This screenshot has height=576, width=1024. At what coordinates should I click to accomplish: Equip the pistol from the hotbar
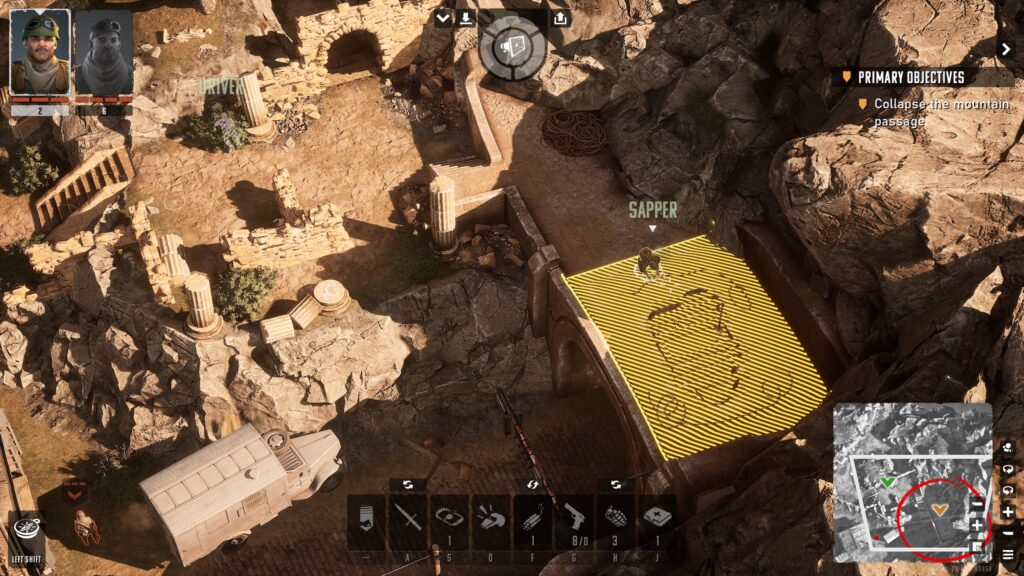click(573, 520)
